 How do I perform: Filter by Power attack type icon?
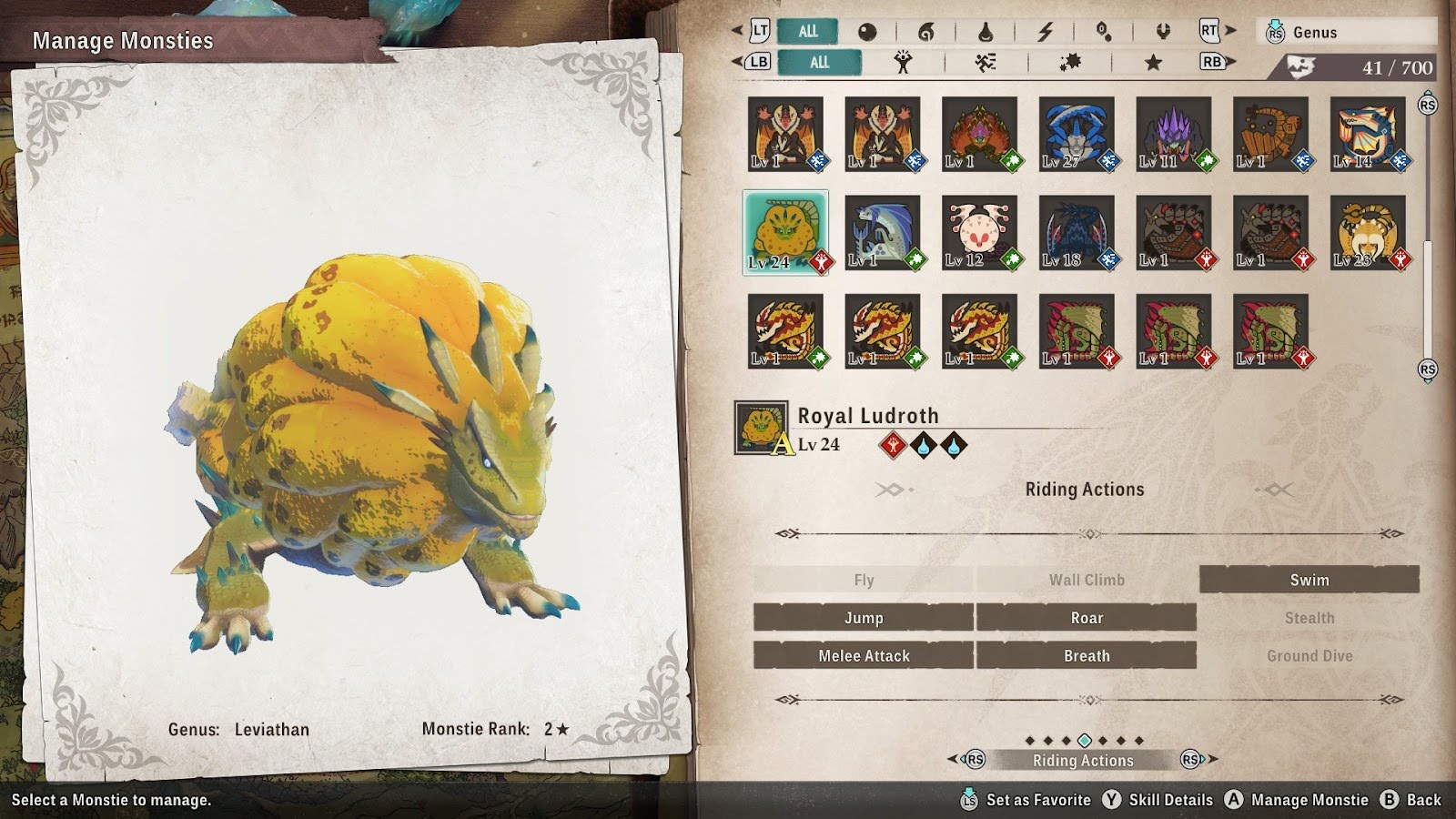(903, 62)
